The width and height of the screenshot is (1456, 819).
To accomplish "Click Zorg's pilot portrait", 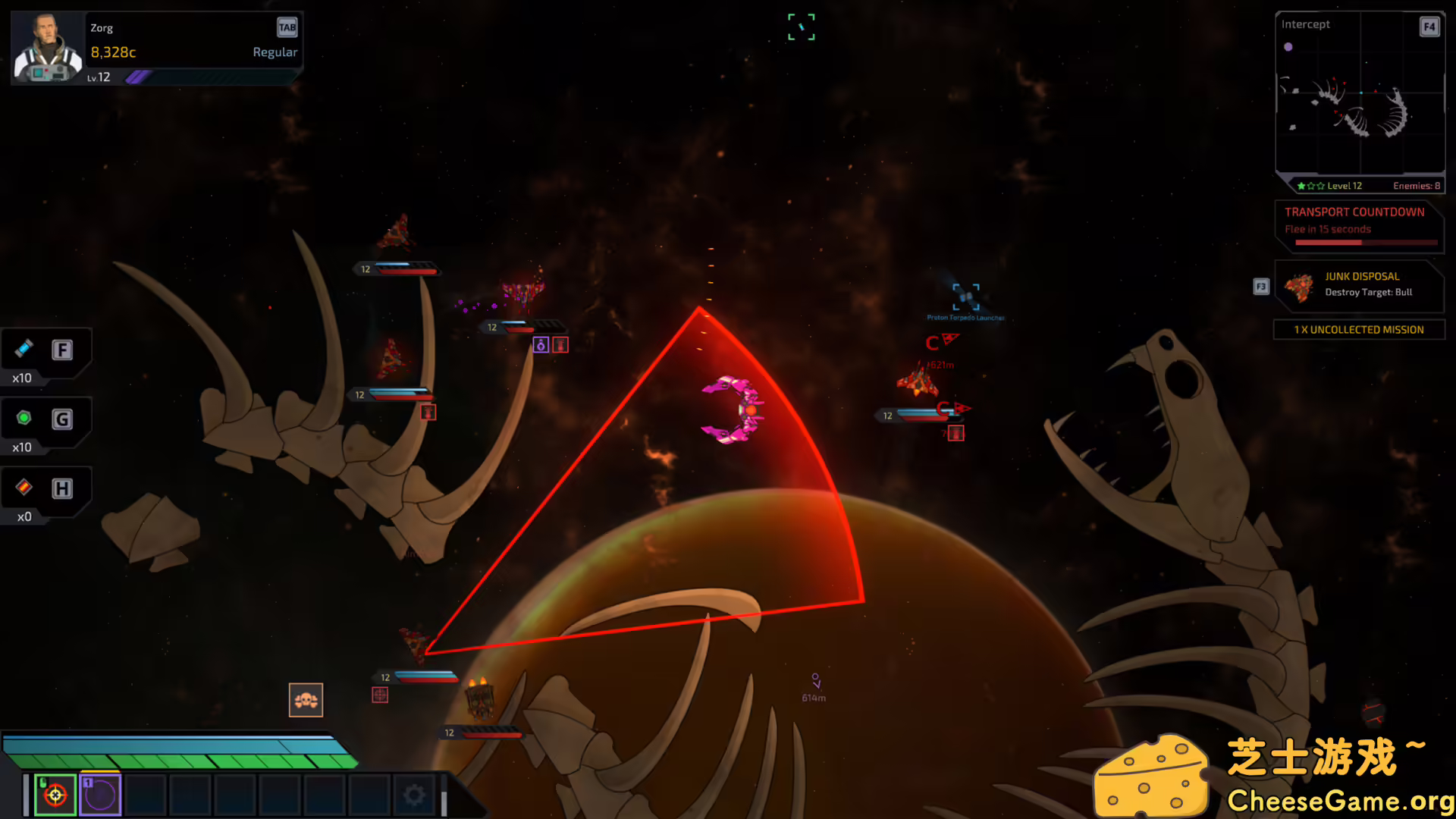I will point(45,47).
